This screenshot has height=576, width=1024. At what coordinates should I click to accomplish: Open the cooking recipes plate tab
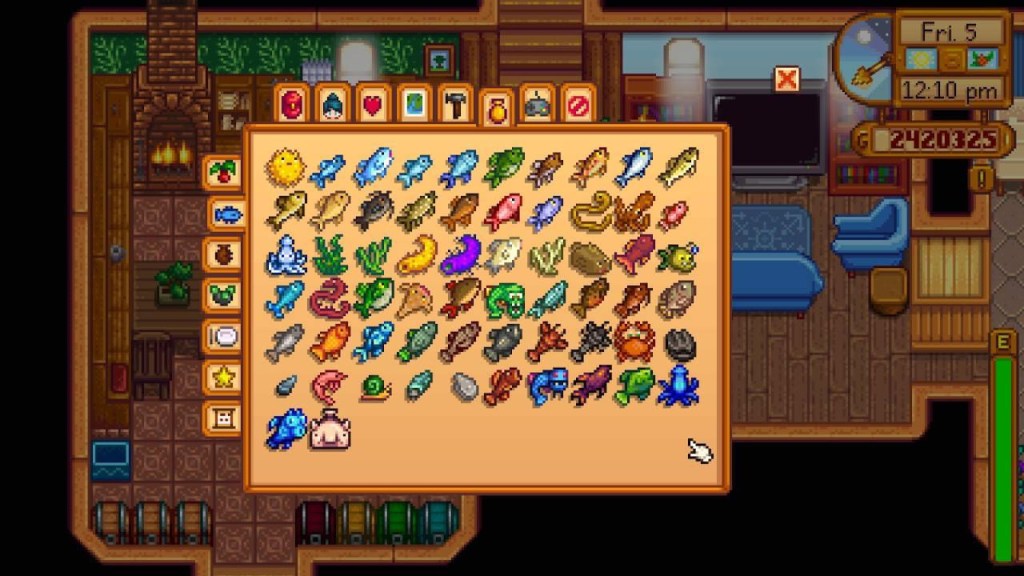click(222, 337)
